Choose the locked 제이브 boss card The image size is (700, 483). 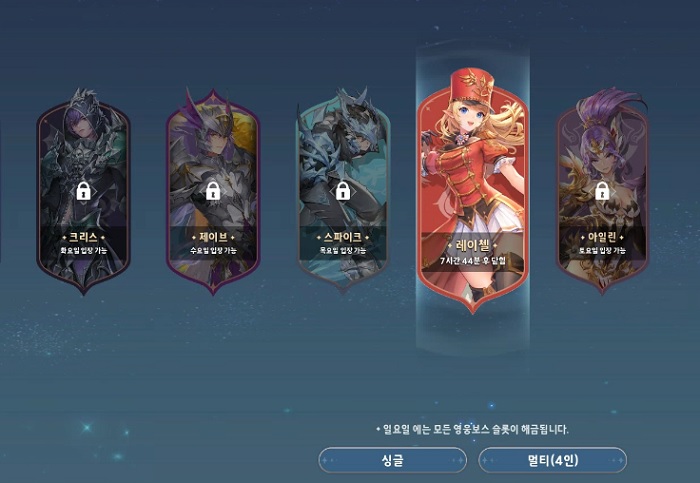(x=213, y=188)
